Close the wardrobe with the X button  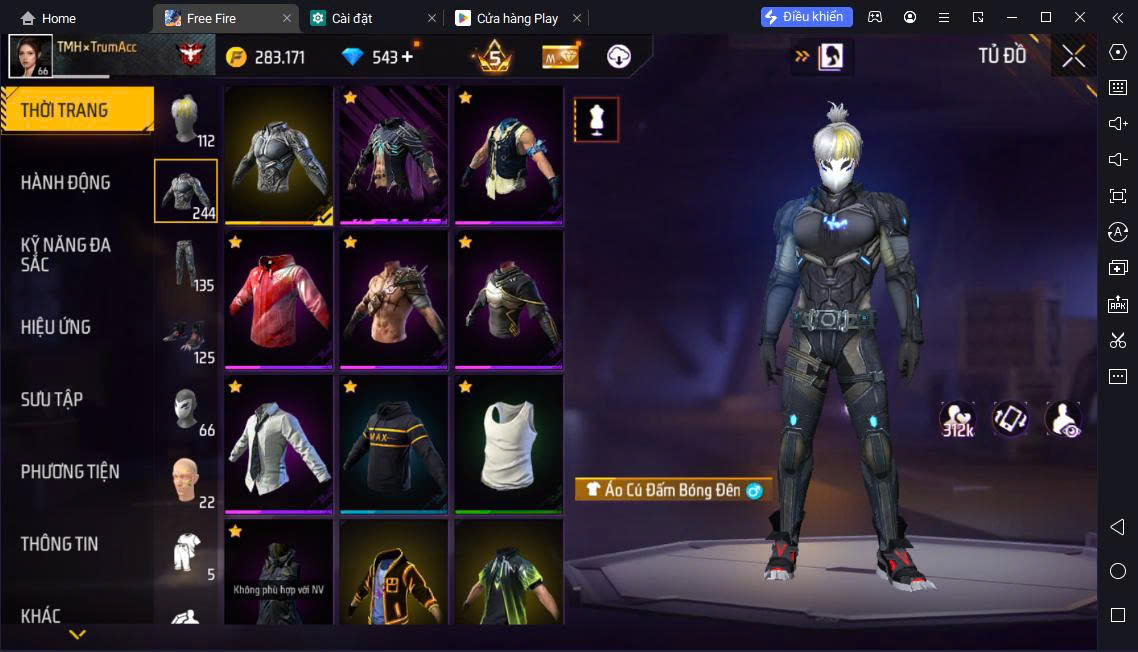click(1073, 56)
